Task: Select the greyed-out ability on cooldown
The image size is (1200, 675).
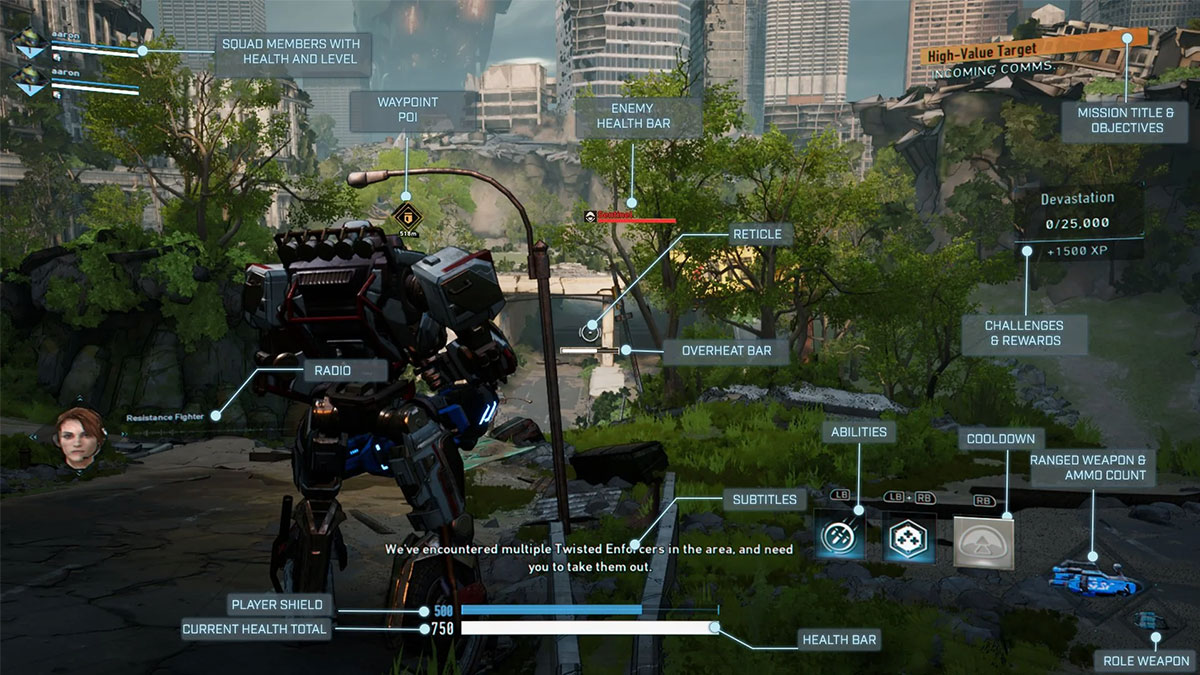Action: pos(983,542)
